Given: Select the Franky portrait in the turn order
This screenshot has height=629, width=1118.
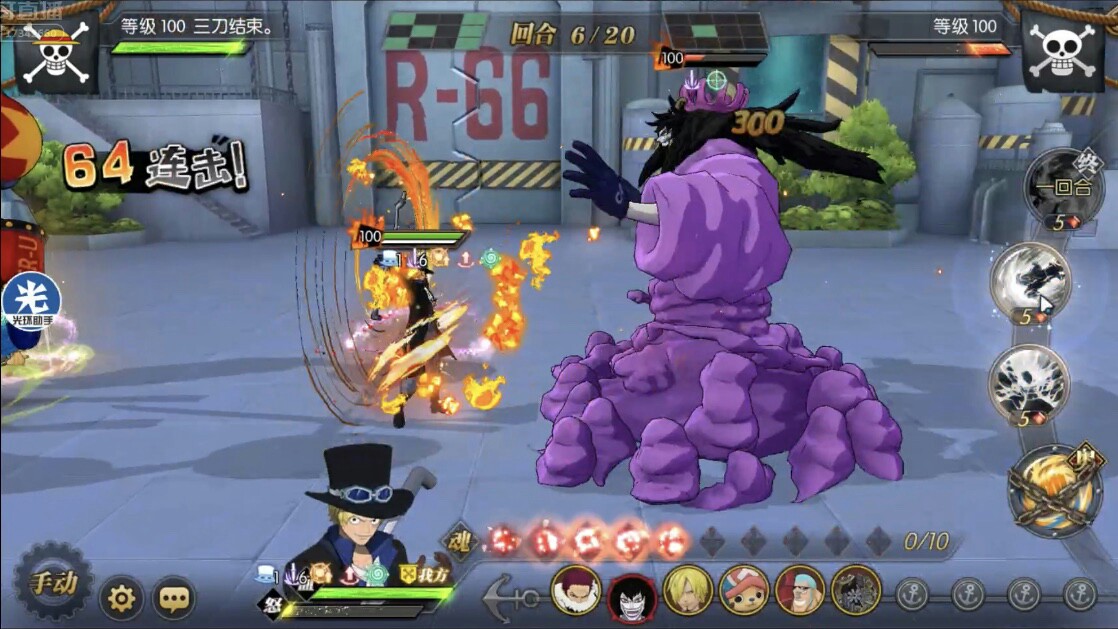Looking at the screenshot, I should tap(800, 592).
